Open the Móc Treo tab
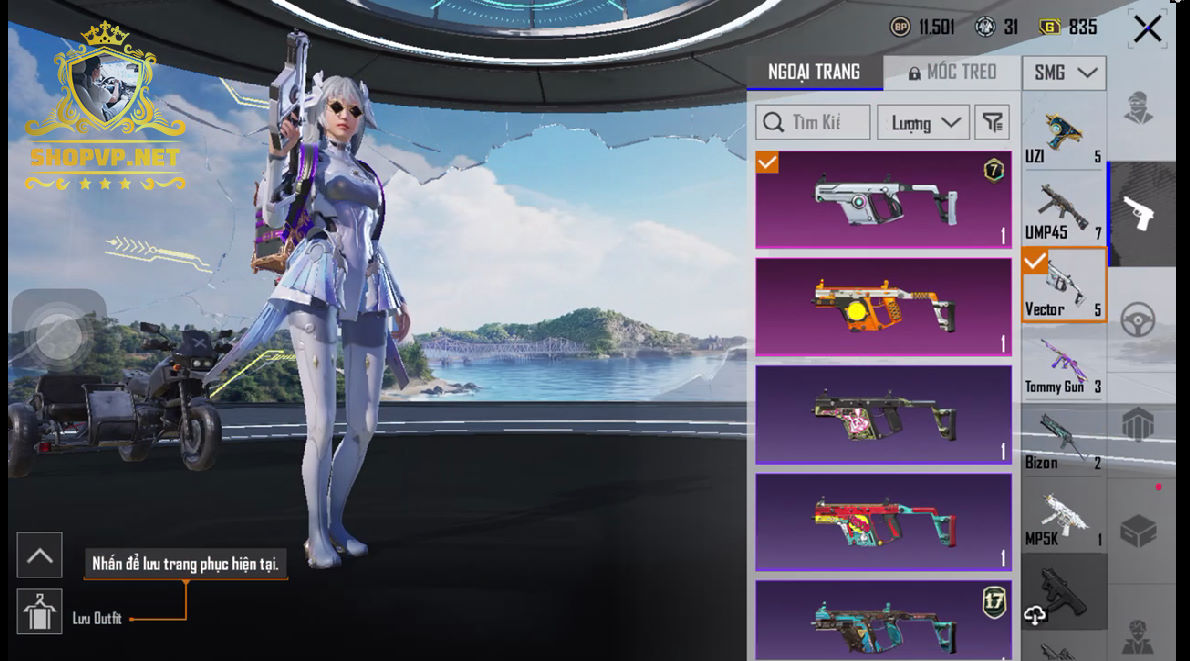The width and height of the screenshot is (1190, 661). (x=952, y=72)
